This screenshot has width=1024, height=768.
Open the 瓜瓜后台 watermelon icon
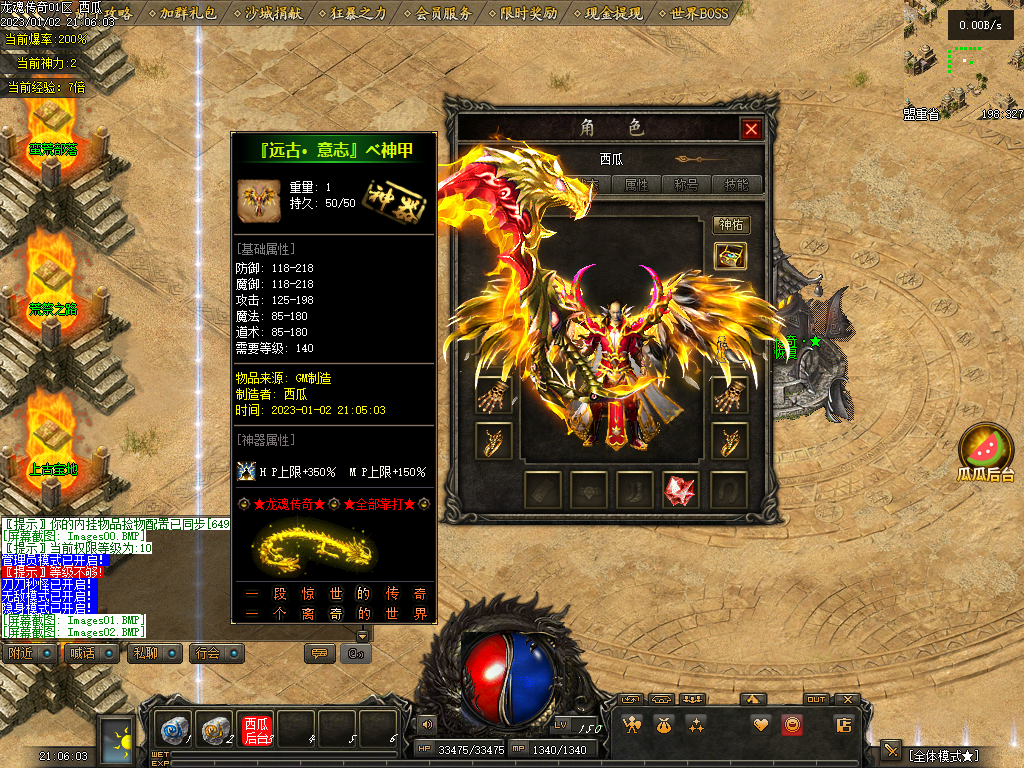(x=986, y=452)
